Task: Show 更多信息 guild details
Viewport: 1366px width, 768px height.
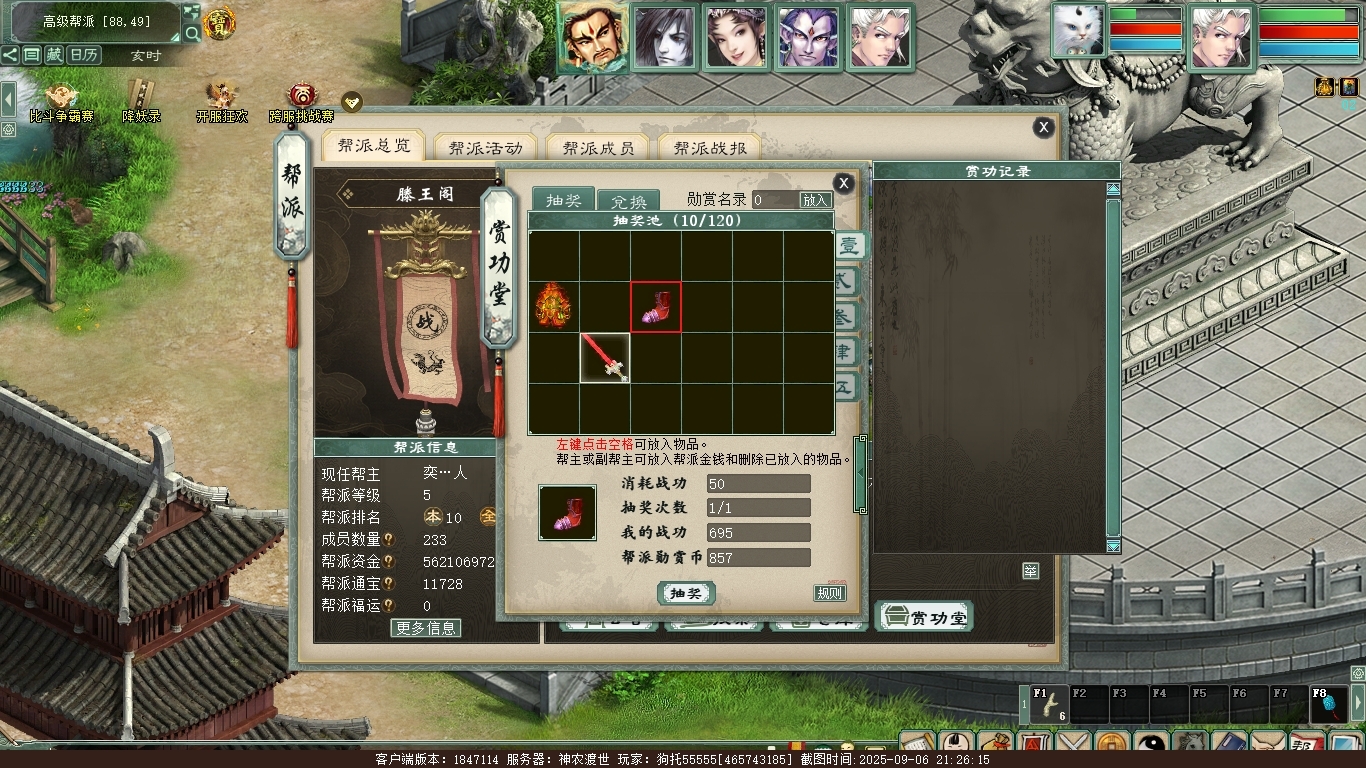Action: (426, 628)
